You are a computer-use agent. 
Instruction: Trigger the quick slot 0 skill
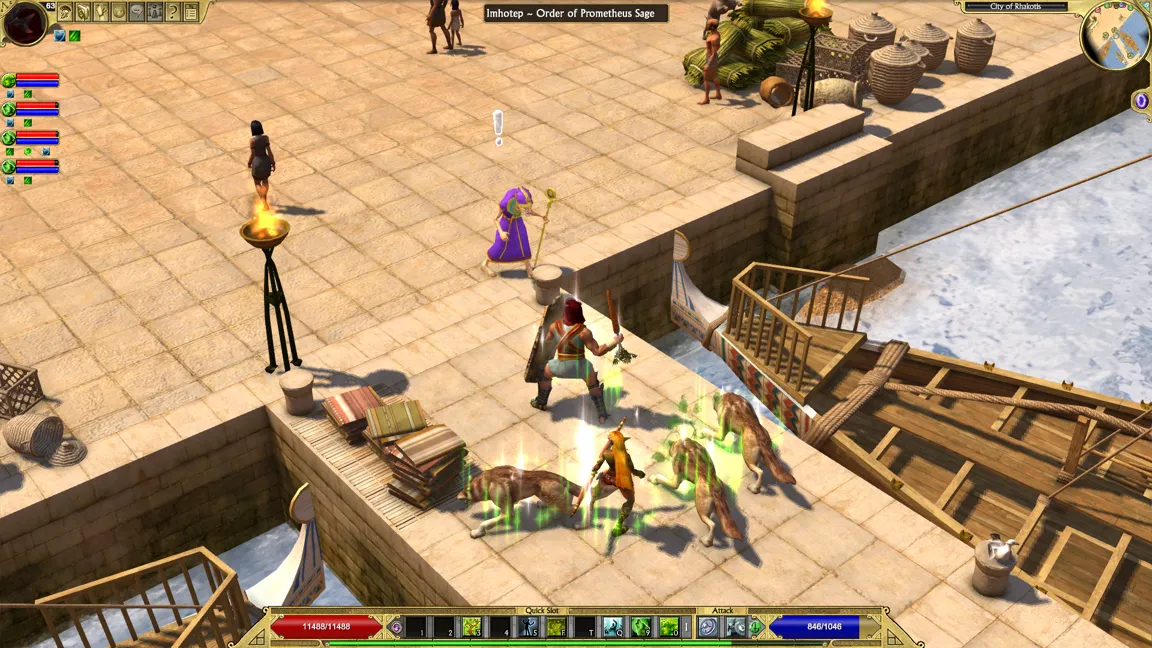point(669,627)
